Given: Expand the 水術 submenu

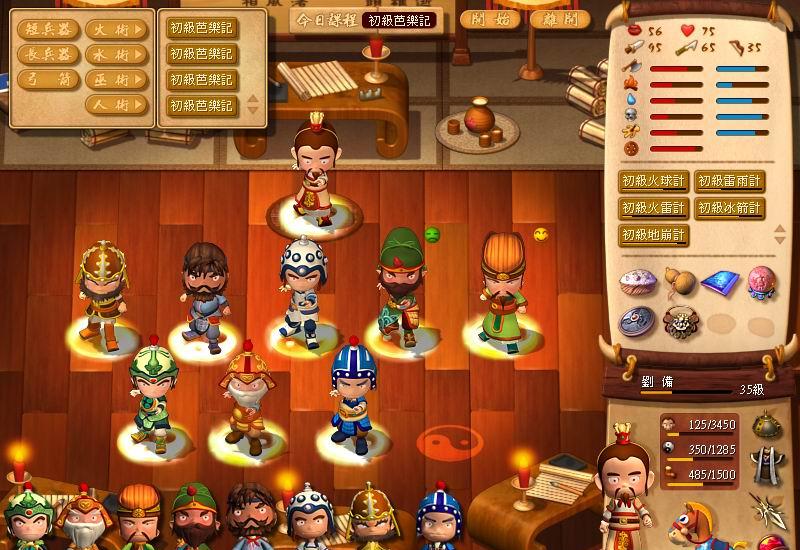Looking at the screenshot, I should (116, 55).
